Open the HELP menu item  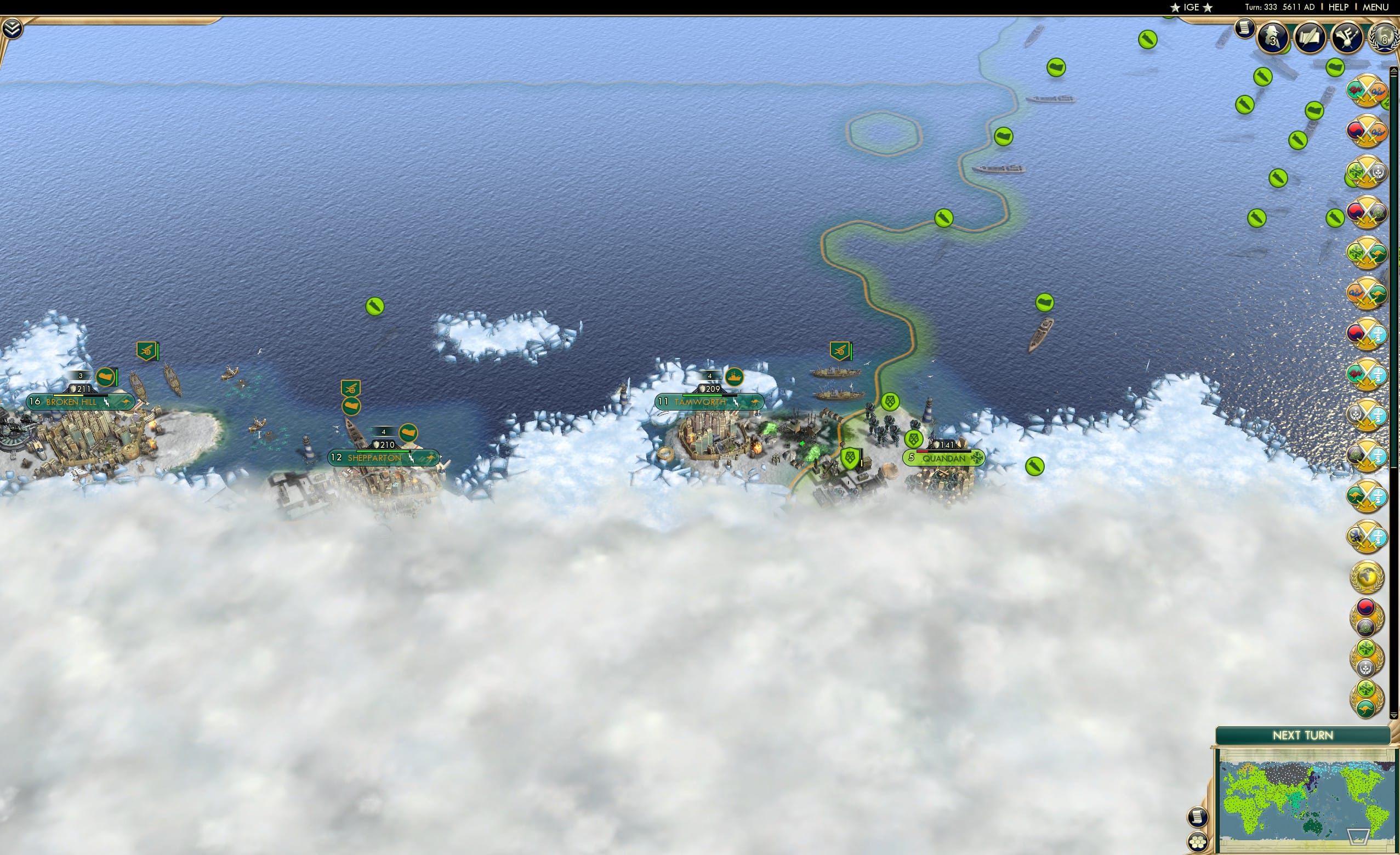[x=1339, y=7]
